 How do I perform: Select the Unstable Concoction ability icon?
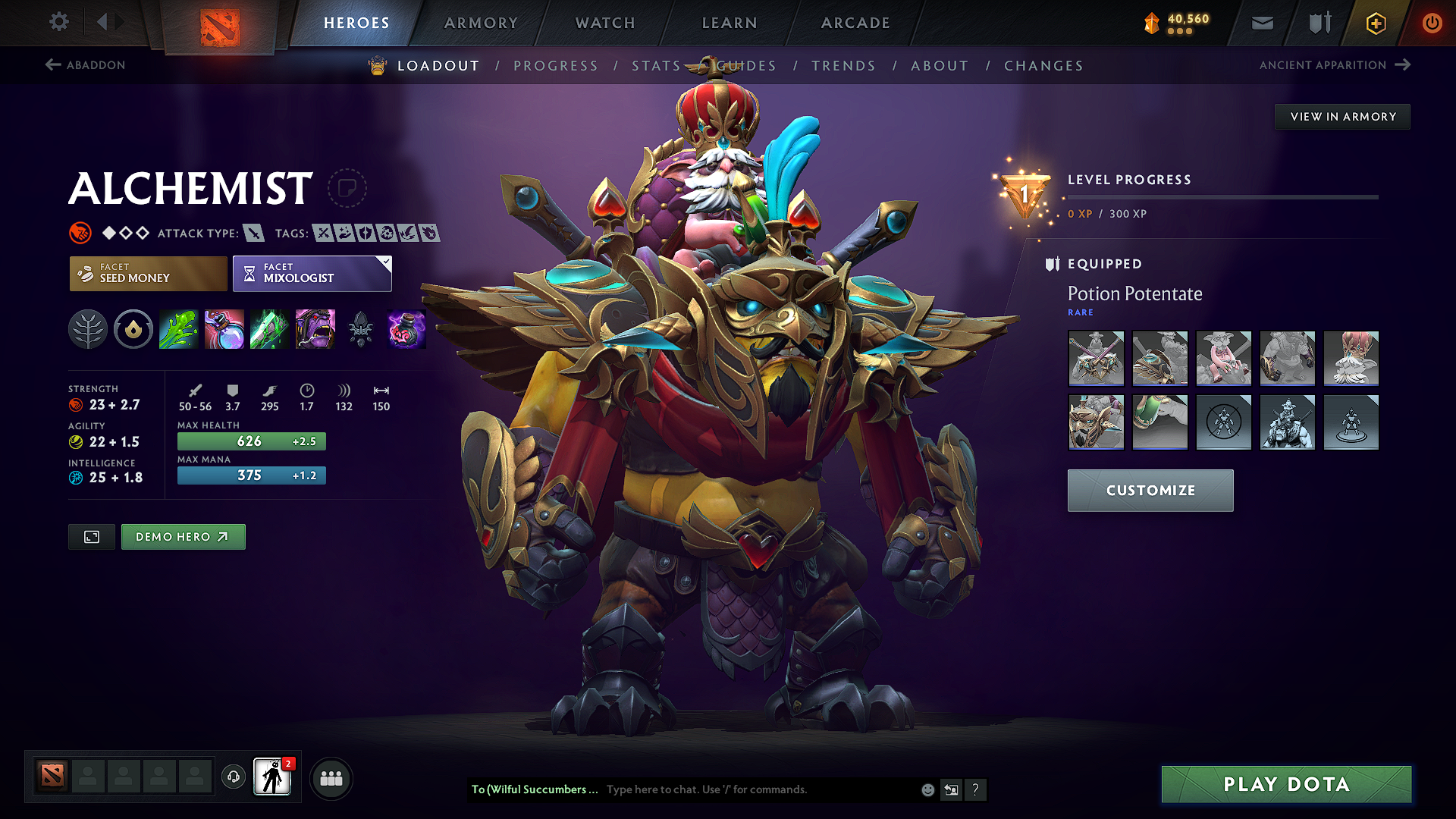[224, 329]
